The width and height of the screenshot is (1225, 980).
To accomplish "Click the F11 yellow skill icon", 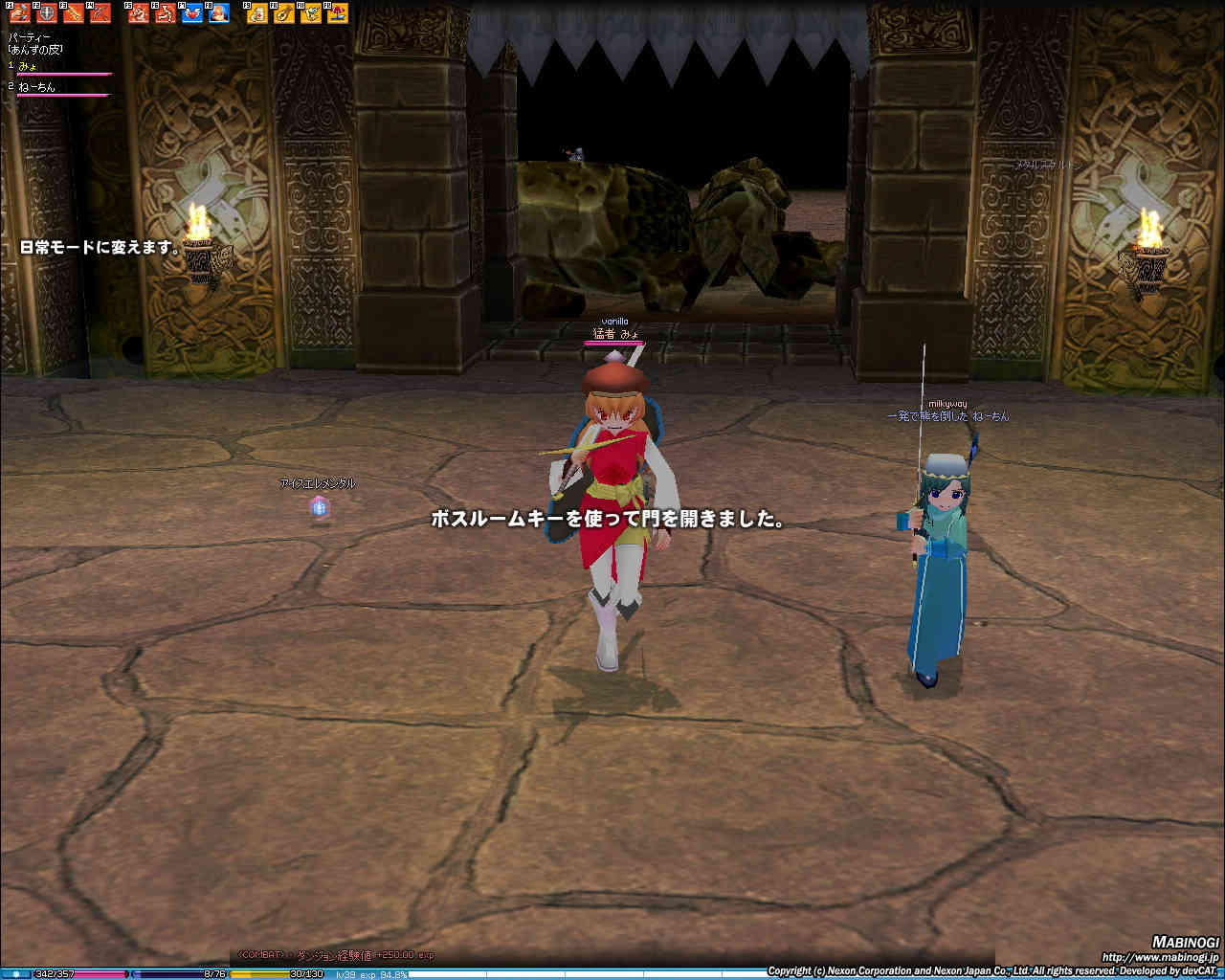I will pos(311,13).
